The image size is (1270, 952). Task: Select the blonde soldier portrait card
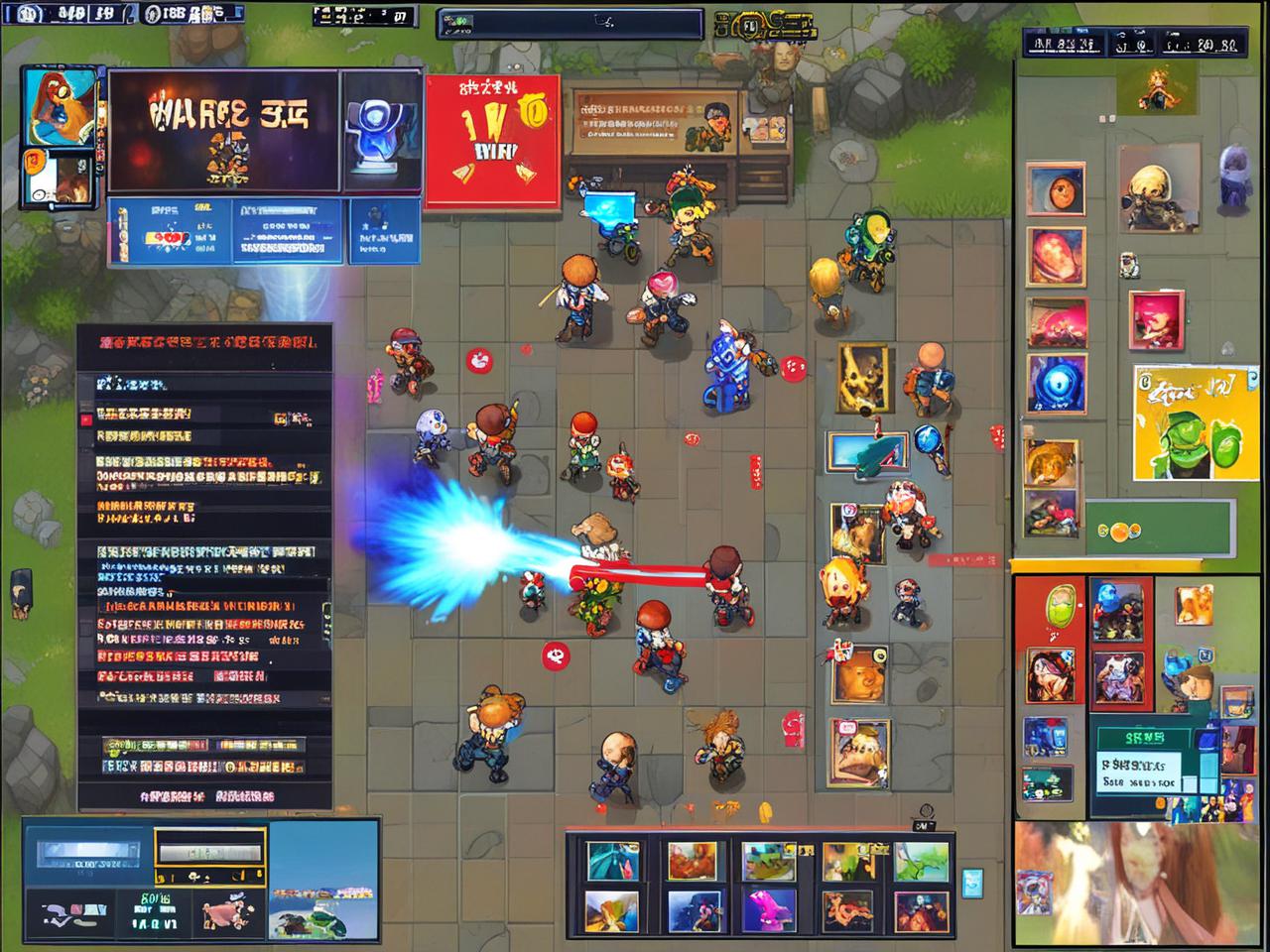click(1158, 187)
